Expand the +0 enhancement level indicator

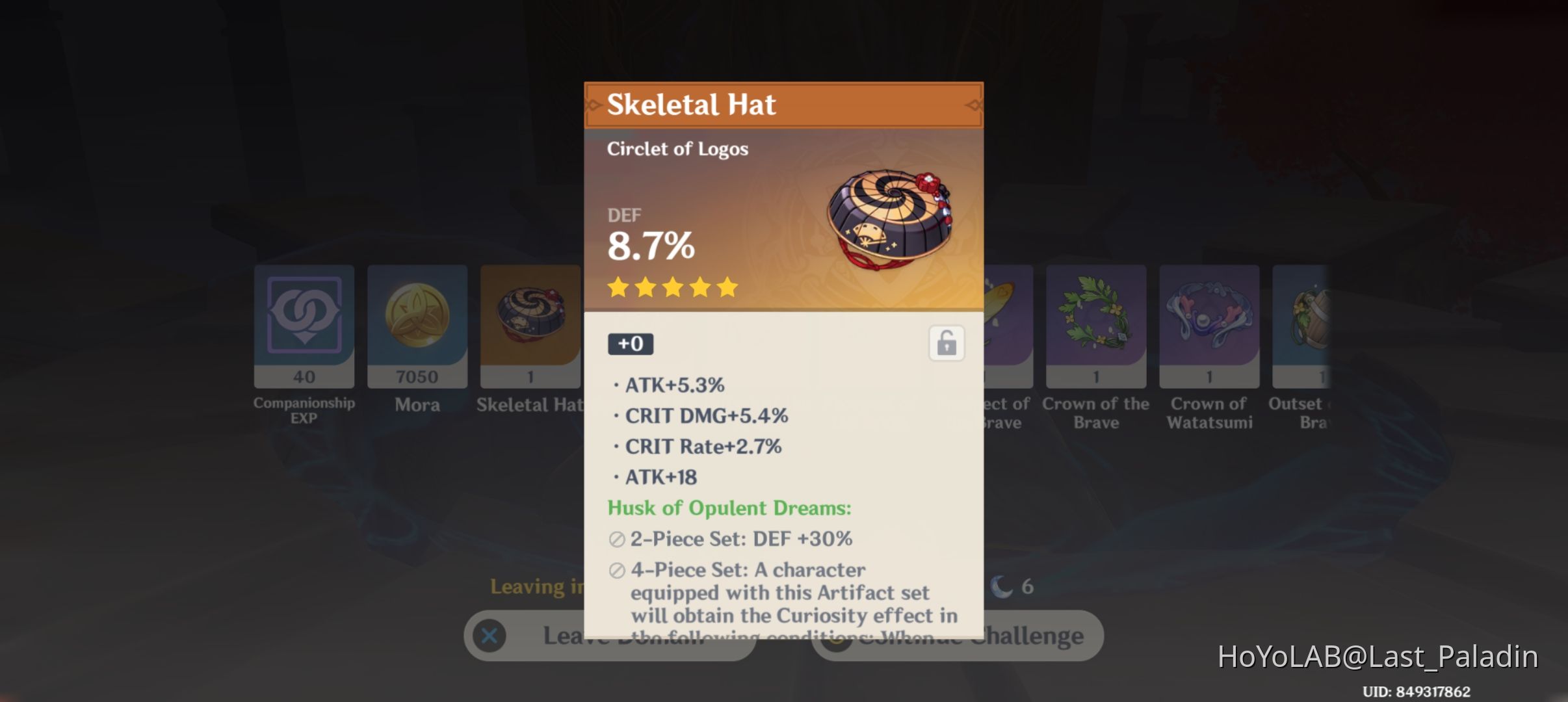(x=631, y=344)
